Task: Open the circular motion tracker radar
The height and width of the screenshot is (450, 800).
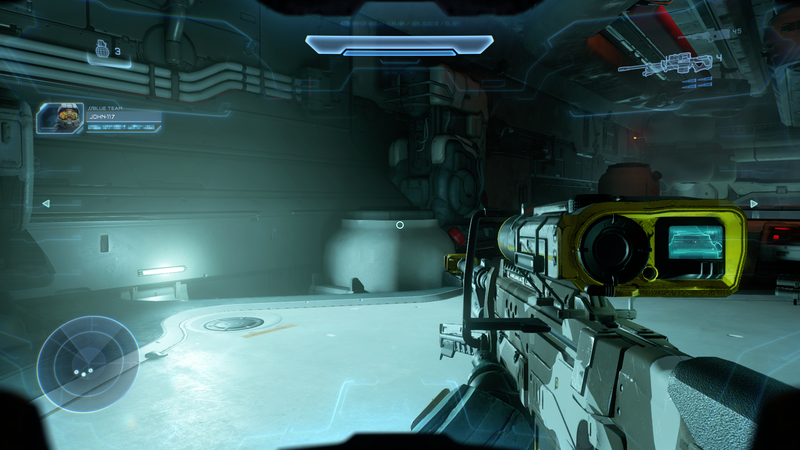Action: coord(88,364)
